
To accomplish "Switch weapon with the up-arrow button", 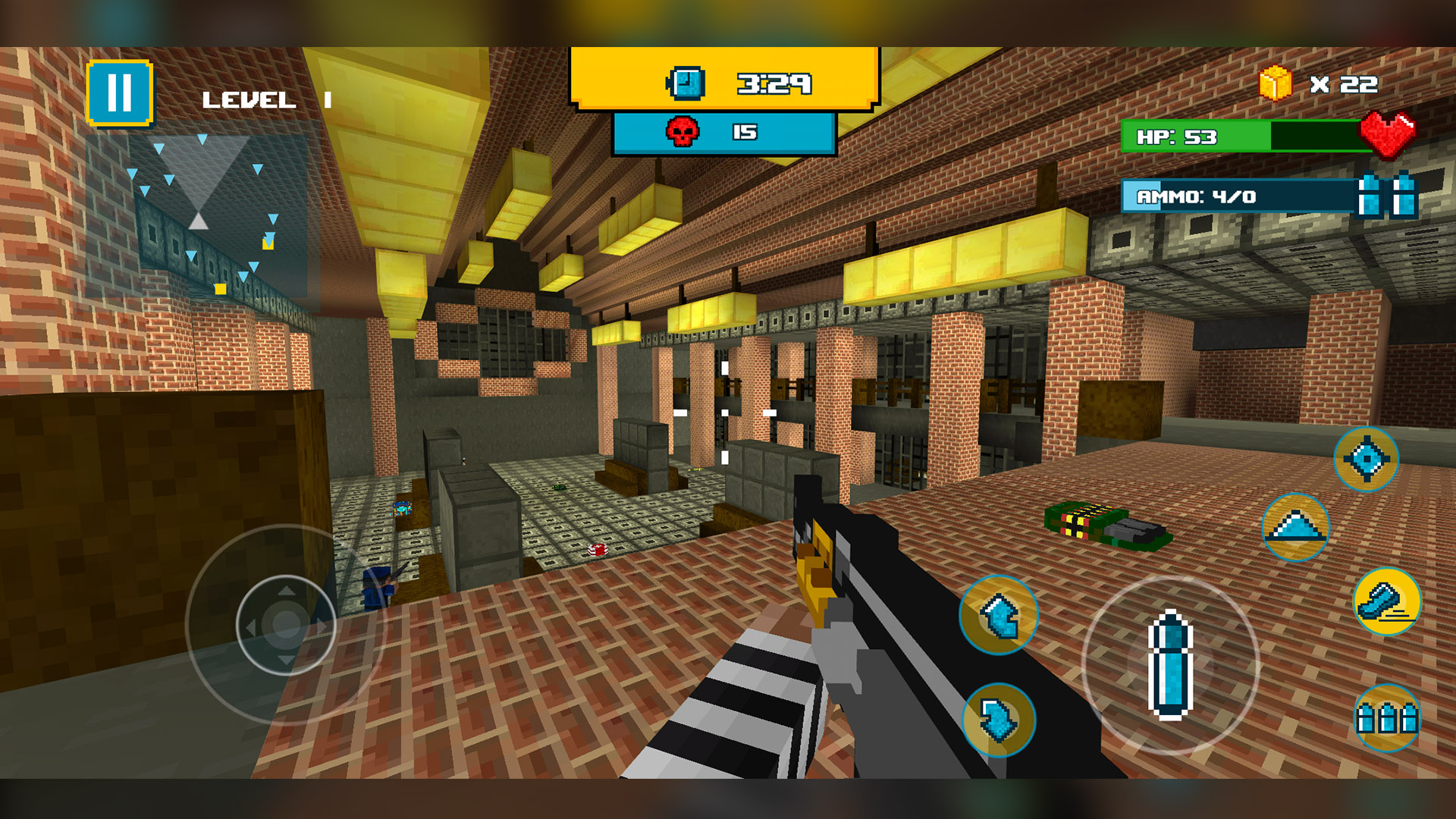I will [x=999, y=615].
